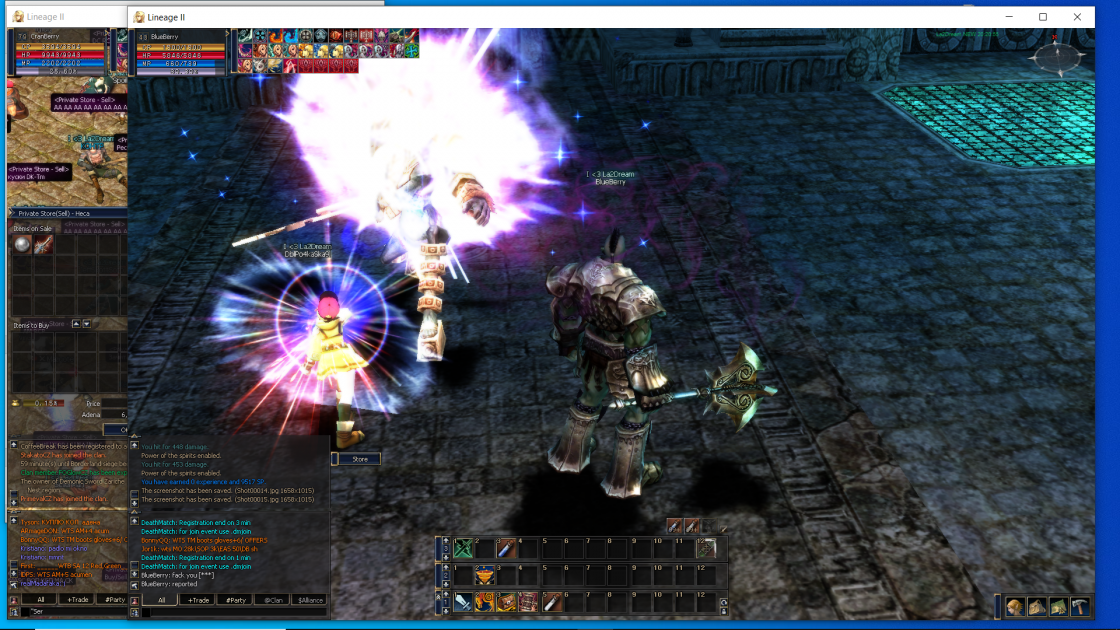Close the front Lineage II window
Image resolution: width=1120 pixels, height=630 pixels.
(1078, 17)
